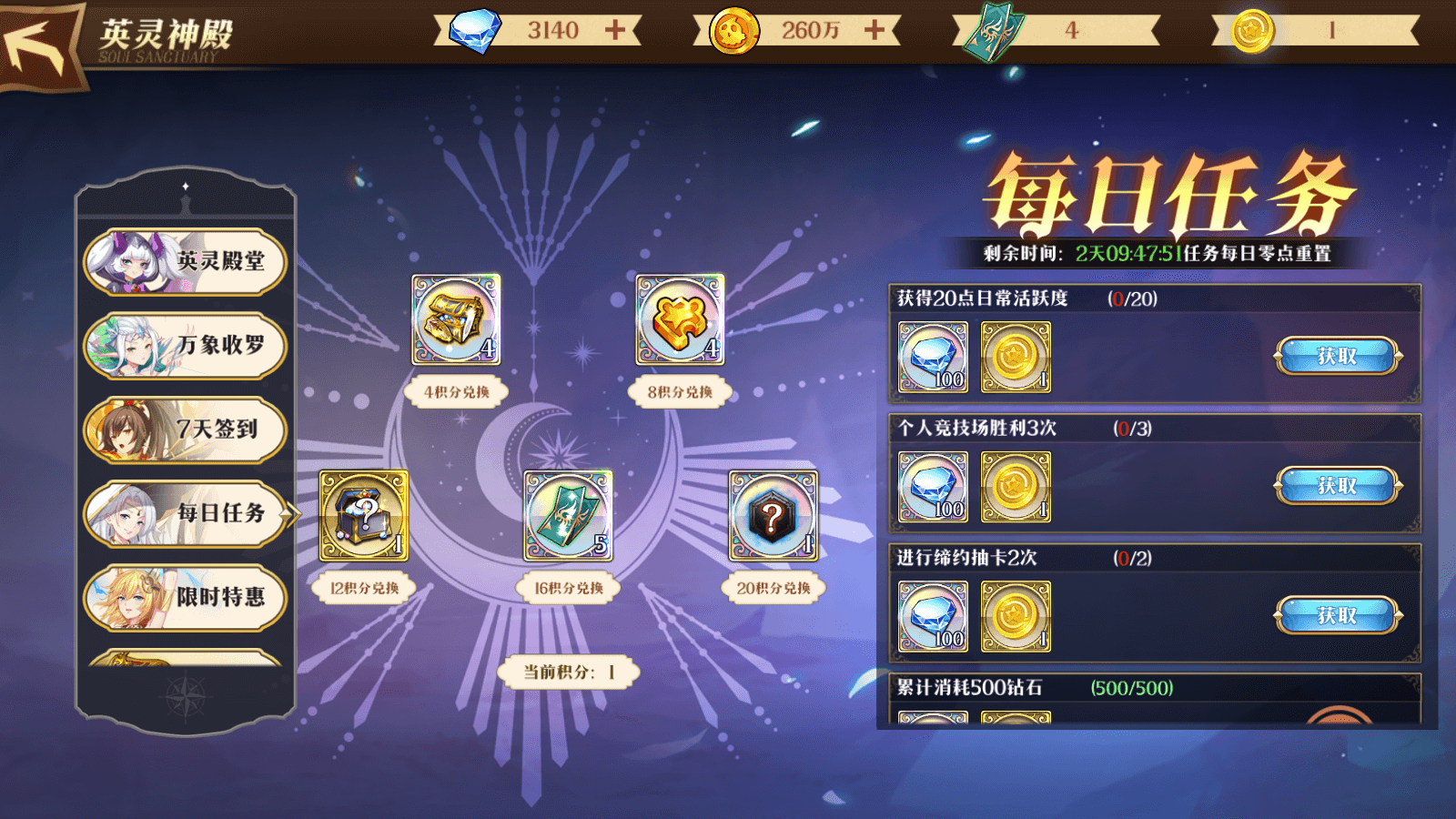1456x819 pixels.
Task: Click the diamond reward in 个人竞技场胜利3次 task
Action: [933, 486]
